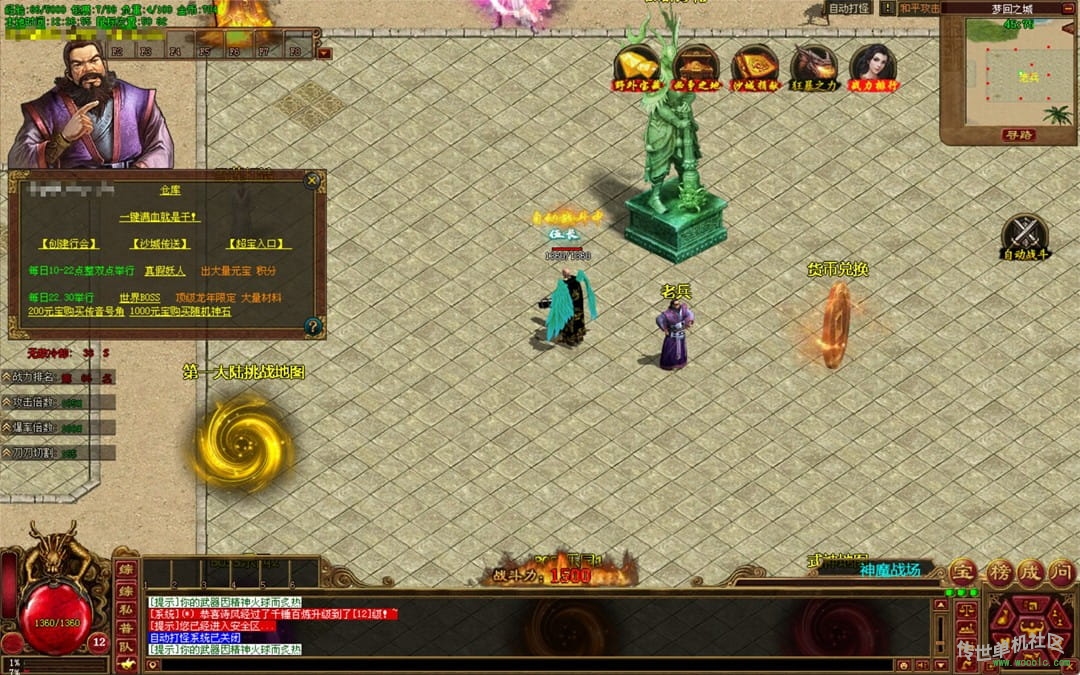Open the 必争之地 treasure chest icon

coord(696,66)
